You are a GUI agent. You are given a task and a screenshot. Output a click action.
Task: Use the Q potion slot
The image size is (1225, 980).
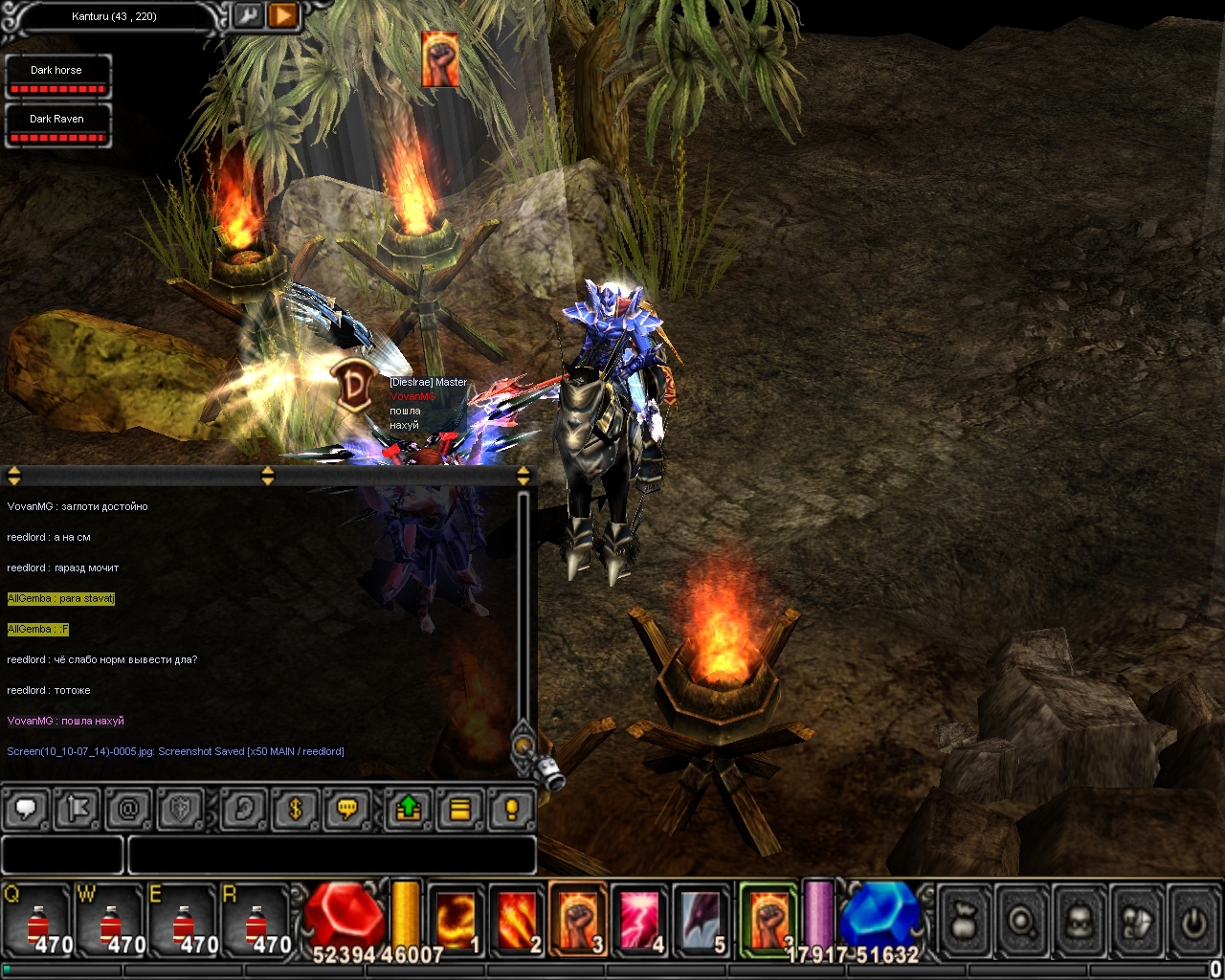point(38,922)
